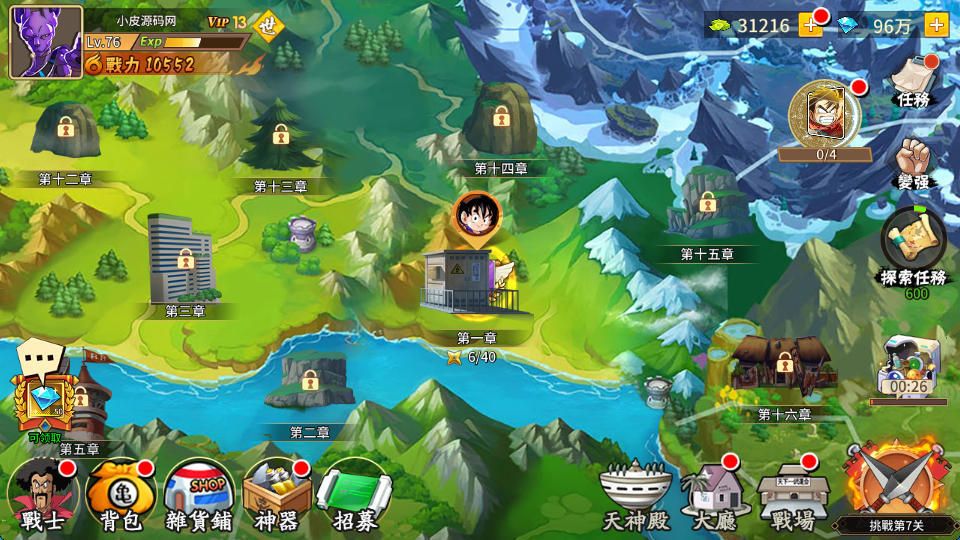Open the 變强 power-up fist icon
The width and height of the screenshot is (960, 540).
coord(914,165)
